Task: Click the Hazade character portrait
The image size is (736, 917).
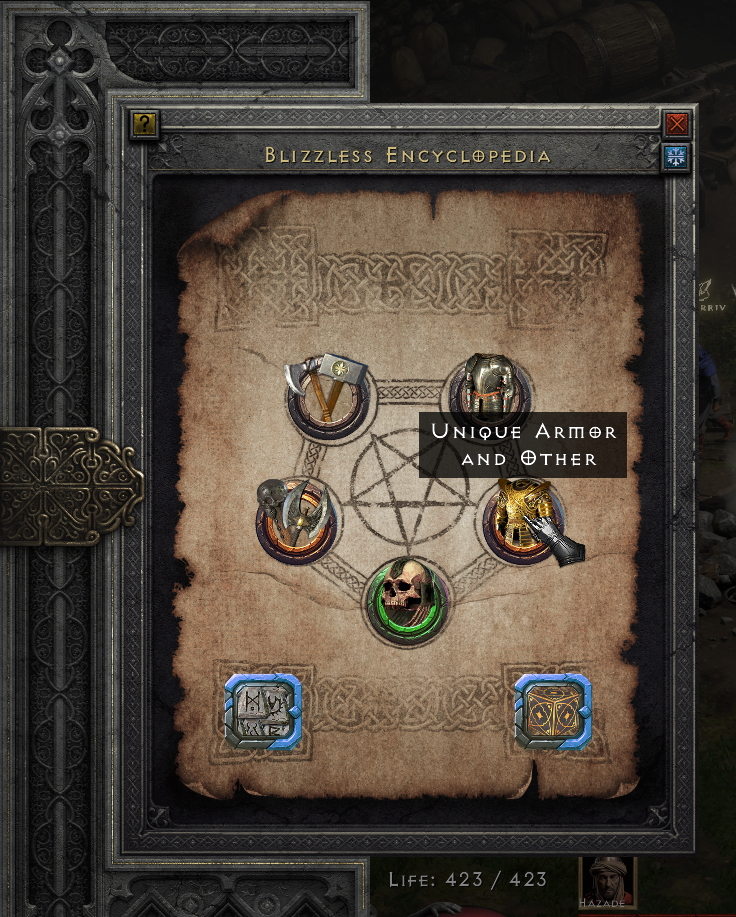Action: pyautogui.click(x=607, y=882)
